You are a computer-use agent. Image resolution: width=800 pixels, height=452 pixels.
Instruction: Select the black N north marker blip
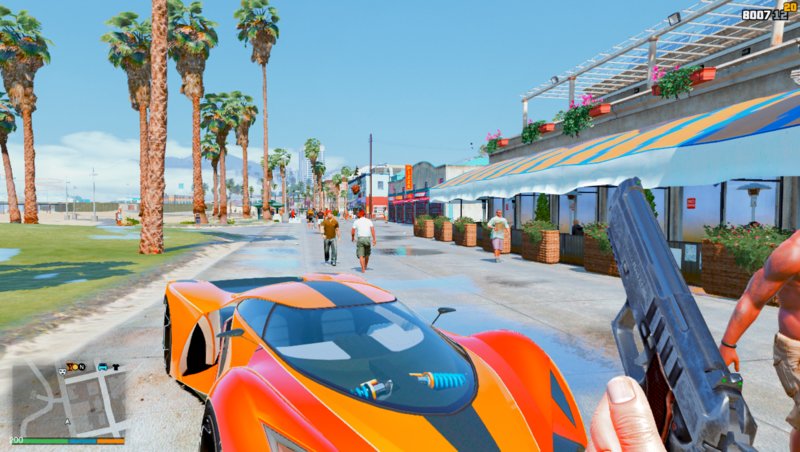point(82,367)
